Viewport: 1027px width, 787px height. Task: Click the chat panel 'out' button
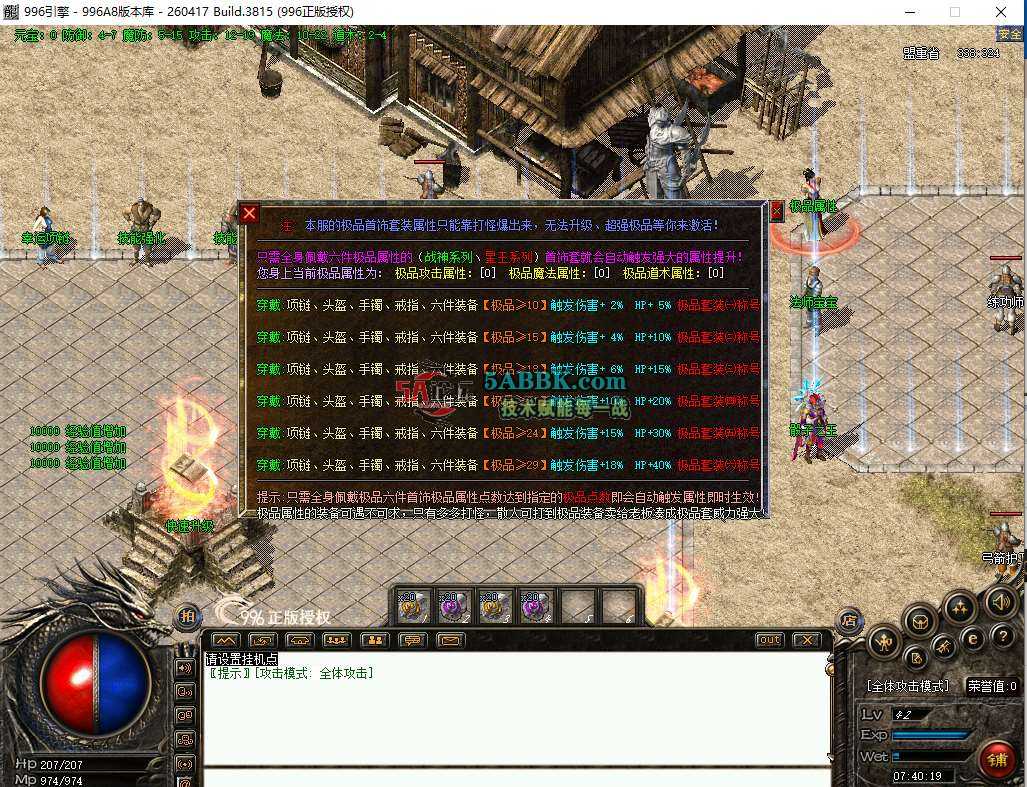pos(770,640)
